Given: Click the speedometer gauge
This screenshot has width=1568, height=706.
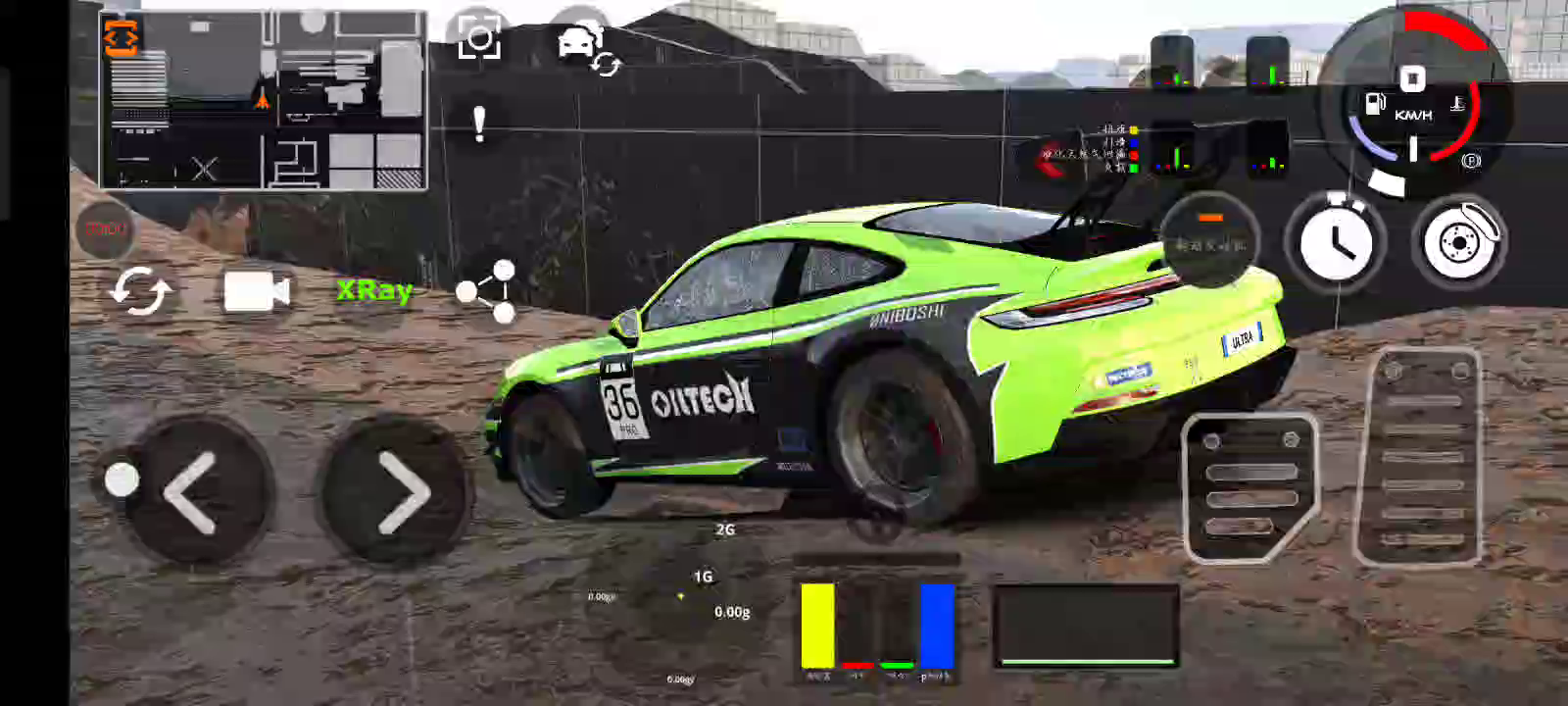Looking at the screenshot, I should pyautogui.click(x=1412, y=98).
